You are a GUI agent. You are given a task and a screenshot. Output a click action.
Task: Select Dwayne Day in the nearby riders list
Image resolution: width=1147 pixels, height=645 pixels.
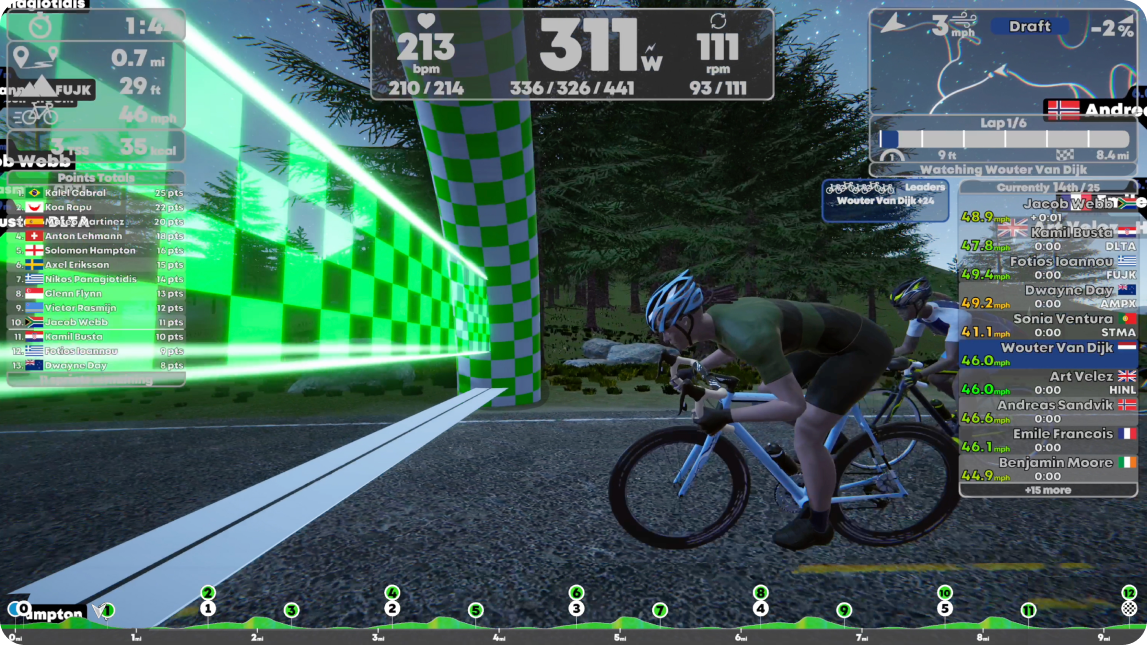[x=1048, y=297]
